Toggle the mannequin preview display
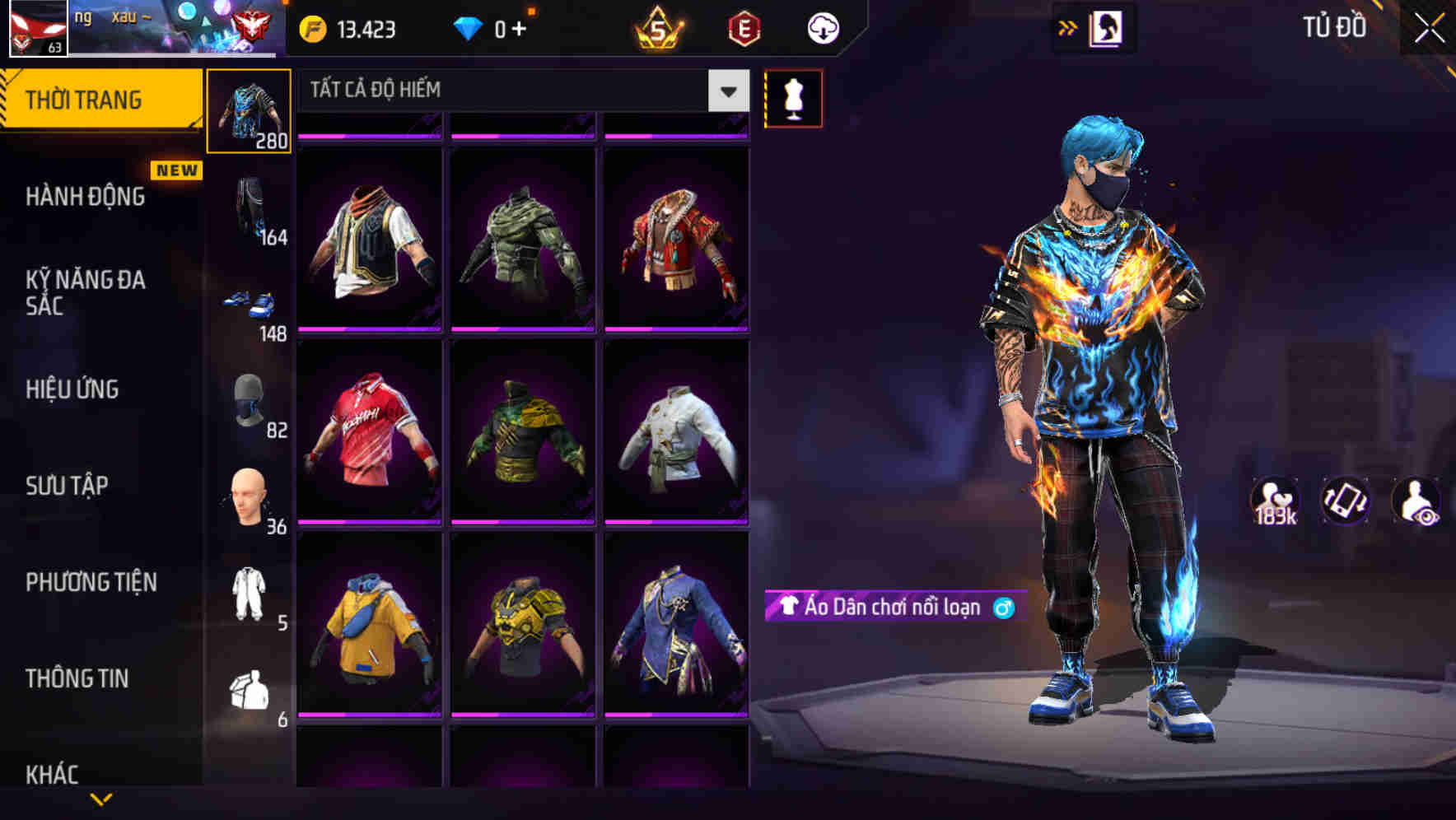This screenshot has height=820, width=1456. 793,97
